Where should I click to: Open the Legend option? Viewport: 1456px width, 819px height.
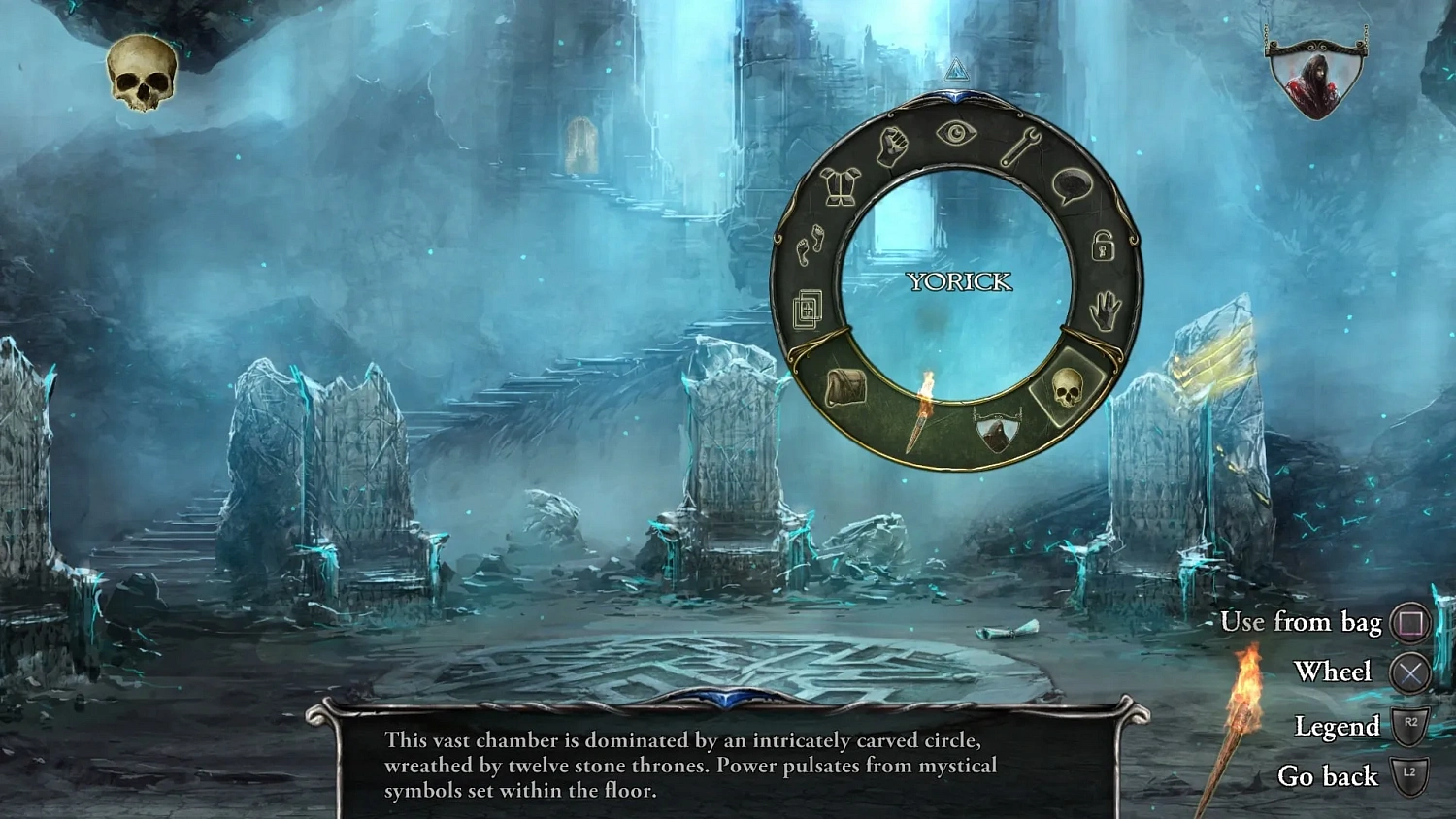(1340, 727)
